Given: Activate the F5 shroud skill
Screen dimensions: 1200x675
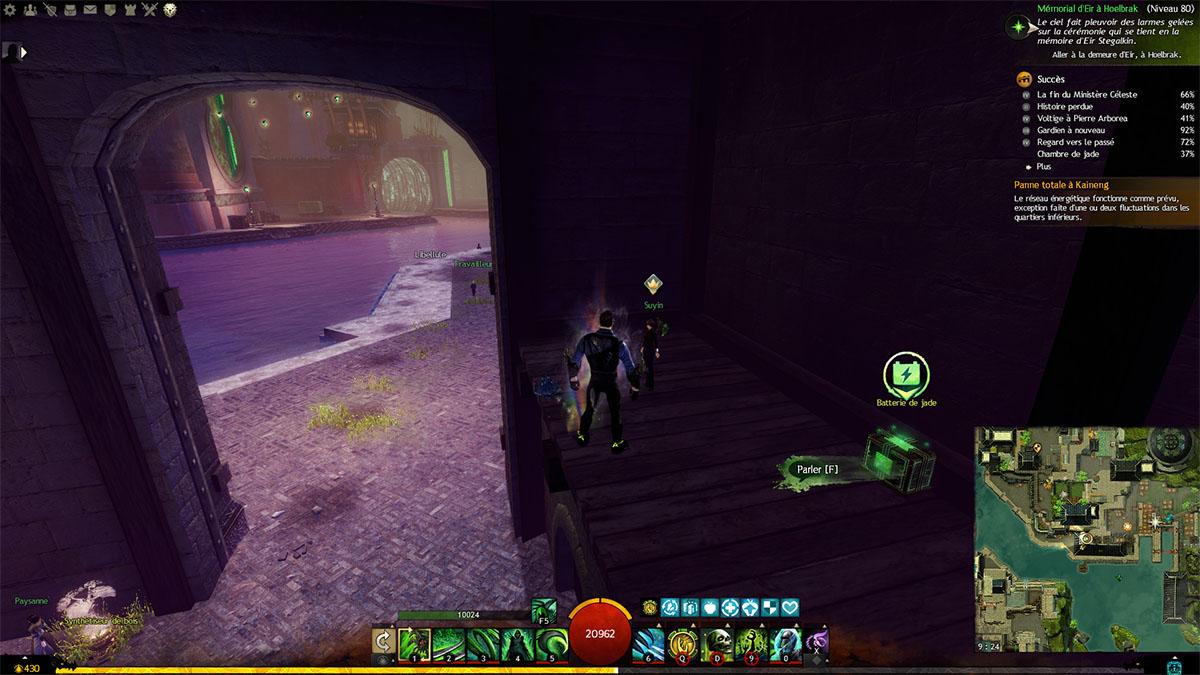Looking at the screenshot, I should point(544,609).
